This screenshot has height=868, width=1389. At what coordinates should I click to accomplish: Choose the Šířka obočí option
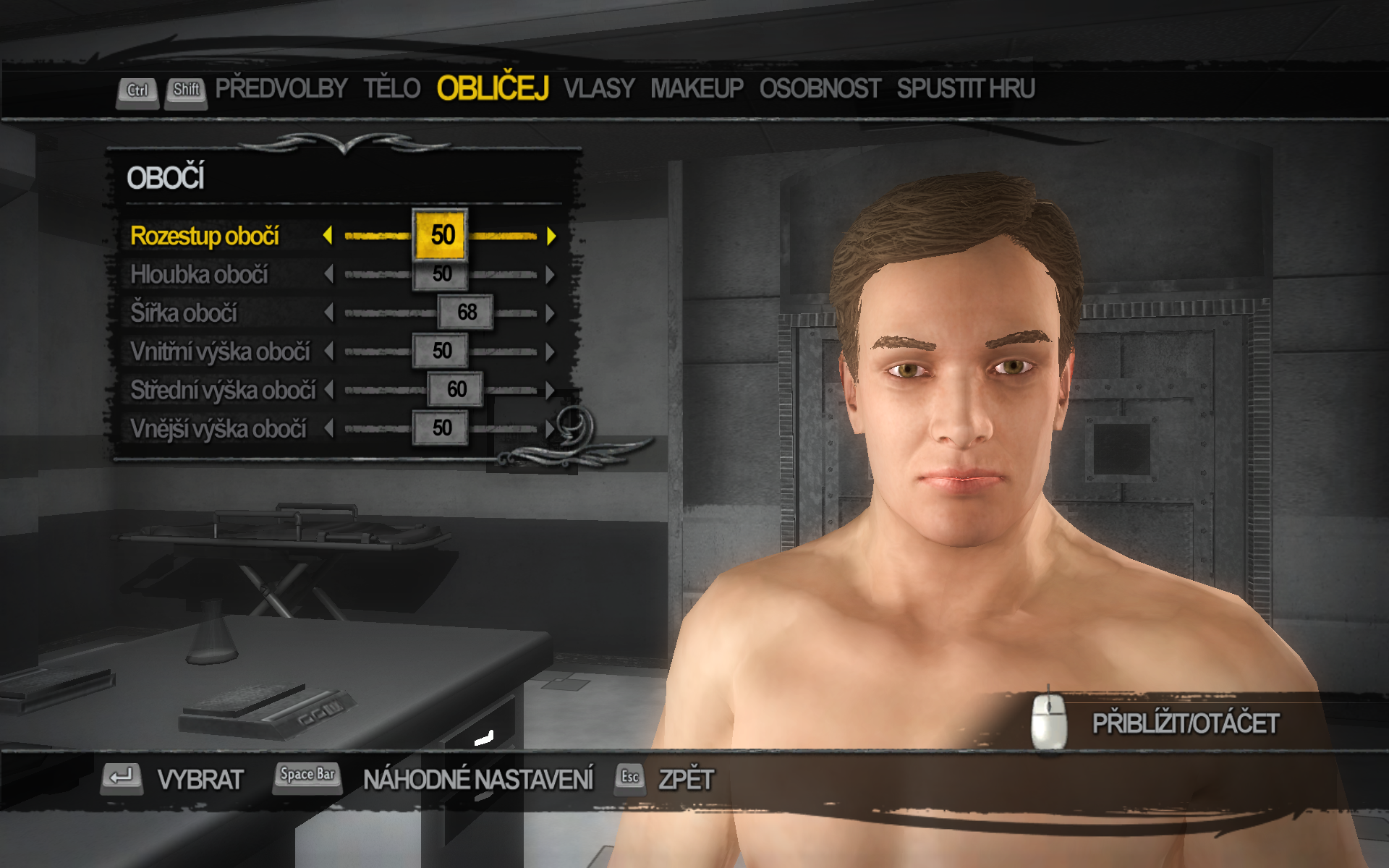(184, 313)
